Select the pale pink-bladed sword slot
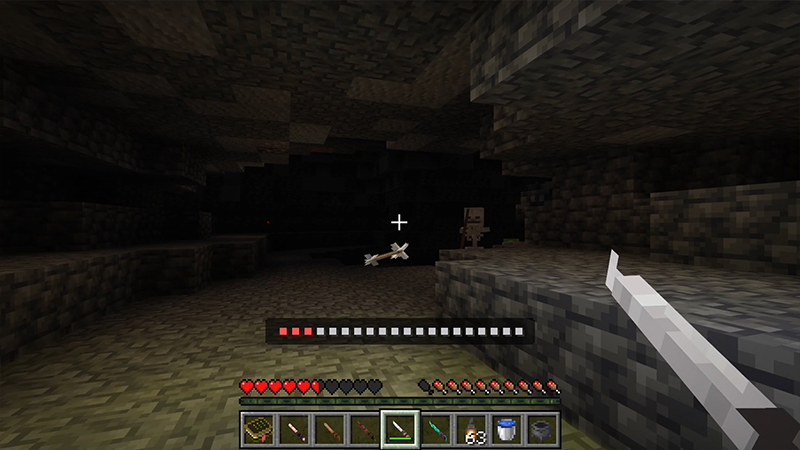The height and width of the screenshot is (450, 800). pos(293,430)
